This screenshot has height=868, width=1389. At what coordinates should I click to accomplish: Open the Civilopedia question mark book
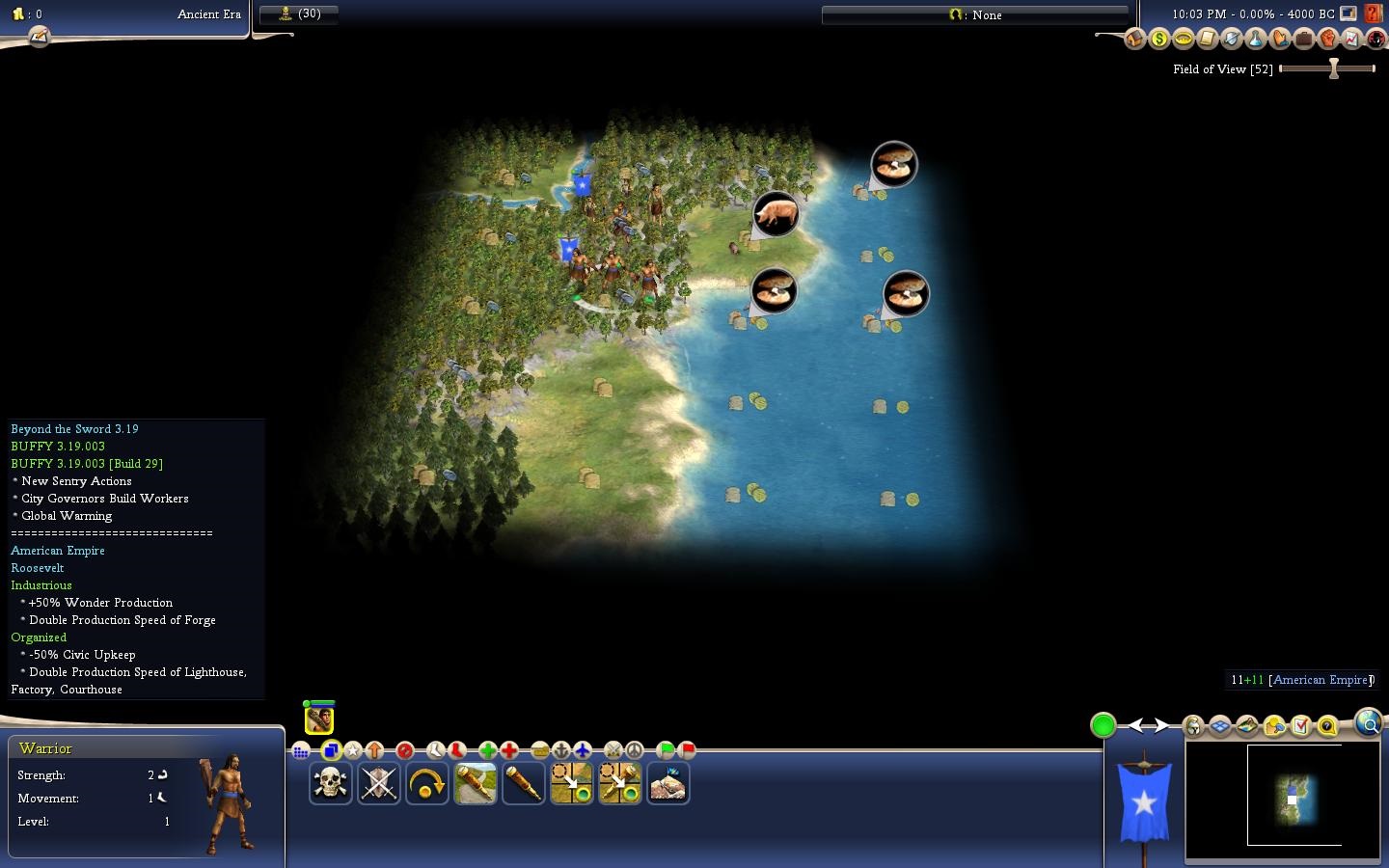point(1375,14)
